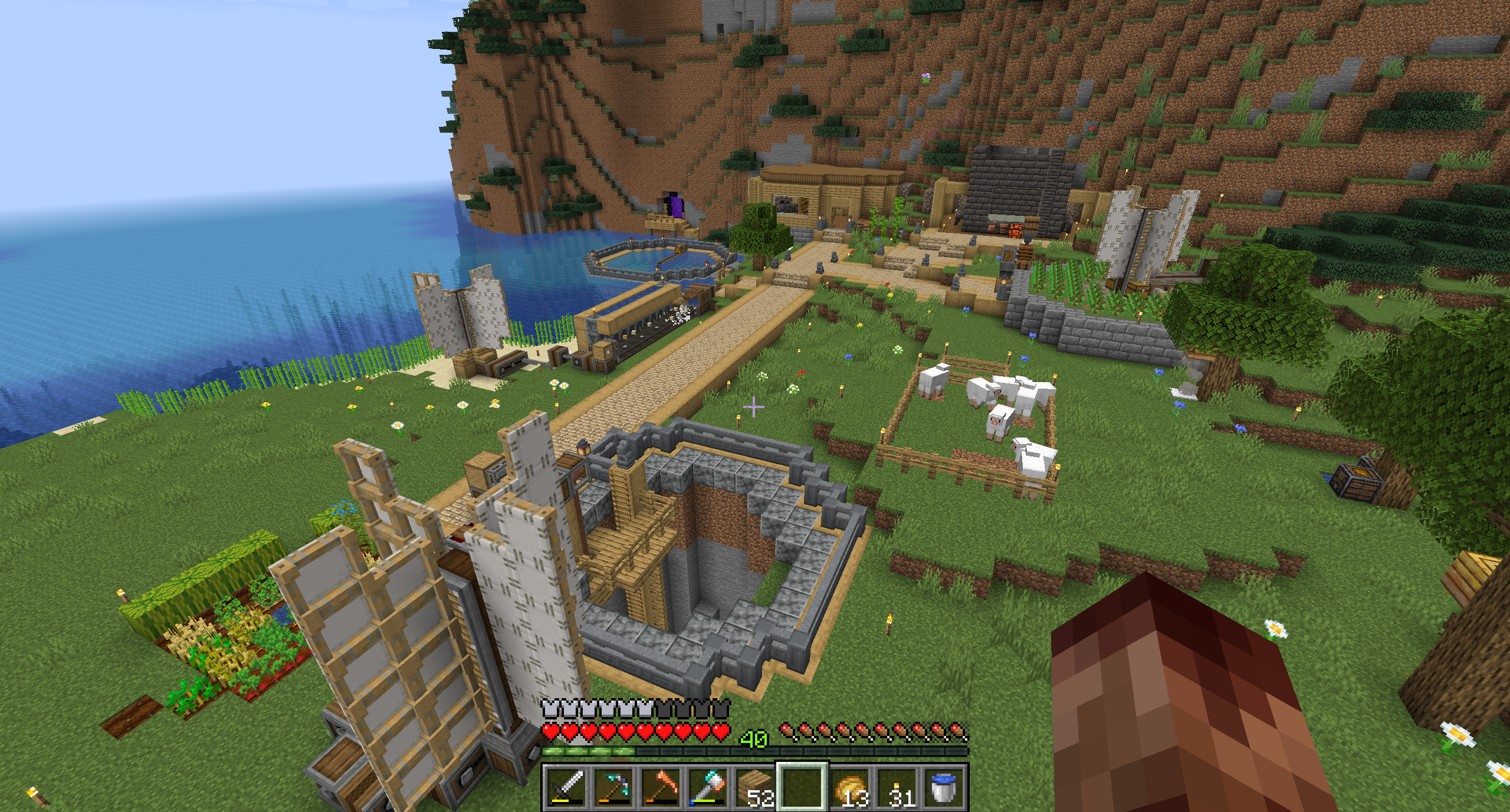Select the bread stack of 13
Image resolution: width=1510 pixels, height=812 pixels.
850,787
